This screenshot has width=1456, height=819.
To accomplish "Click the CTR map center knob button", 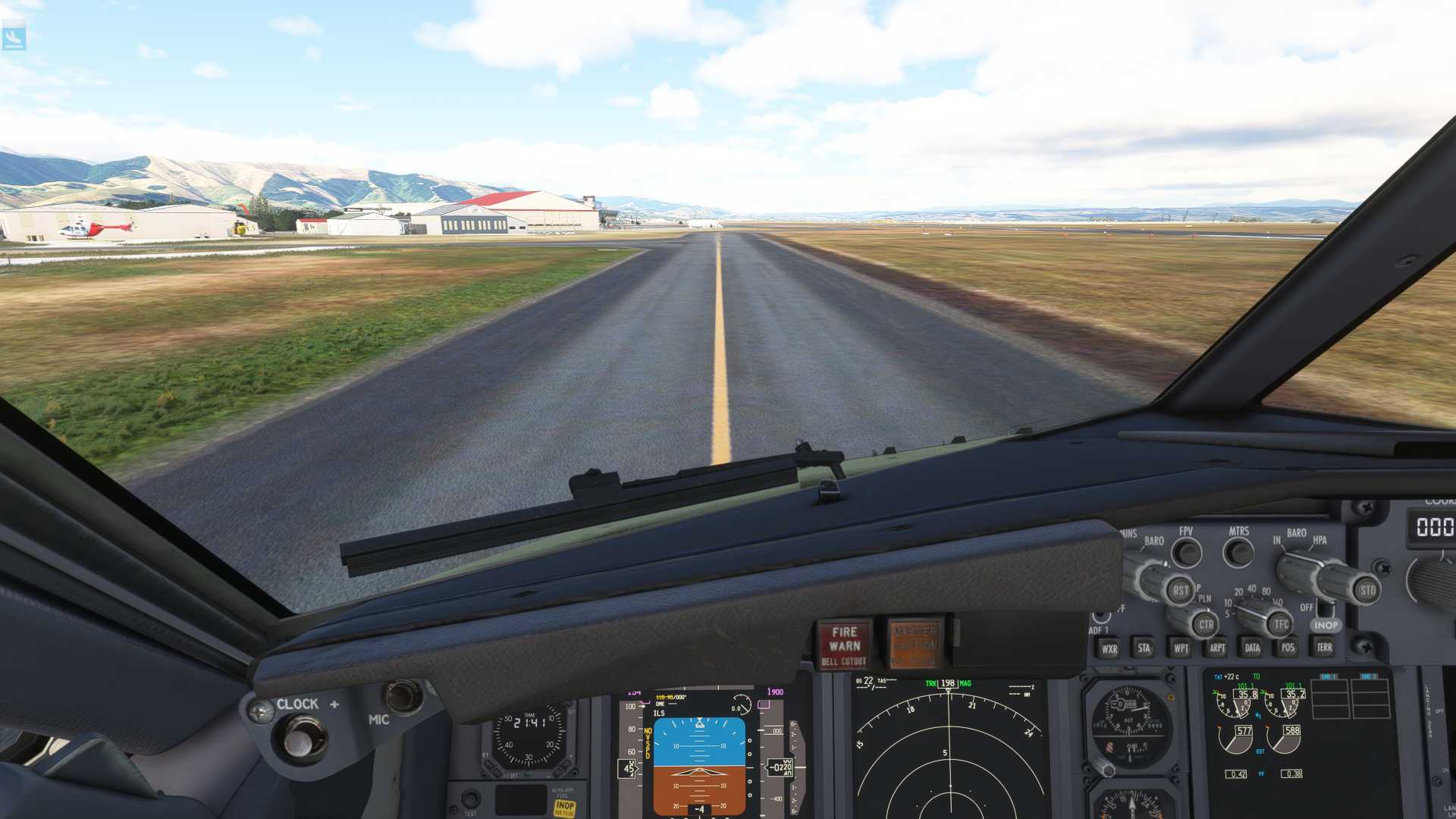I will pyautogui.click(x=1206, y=625).
